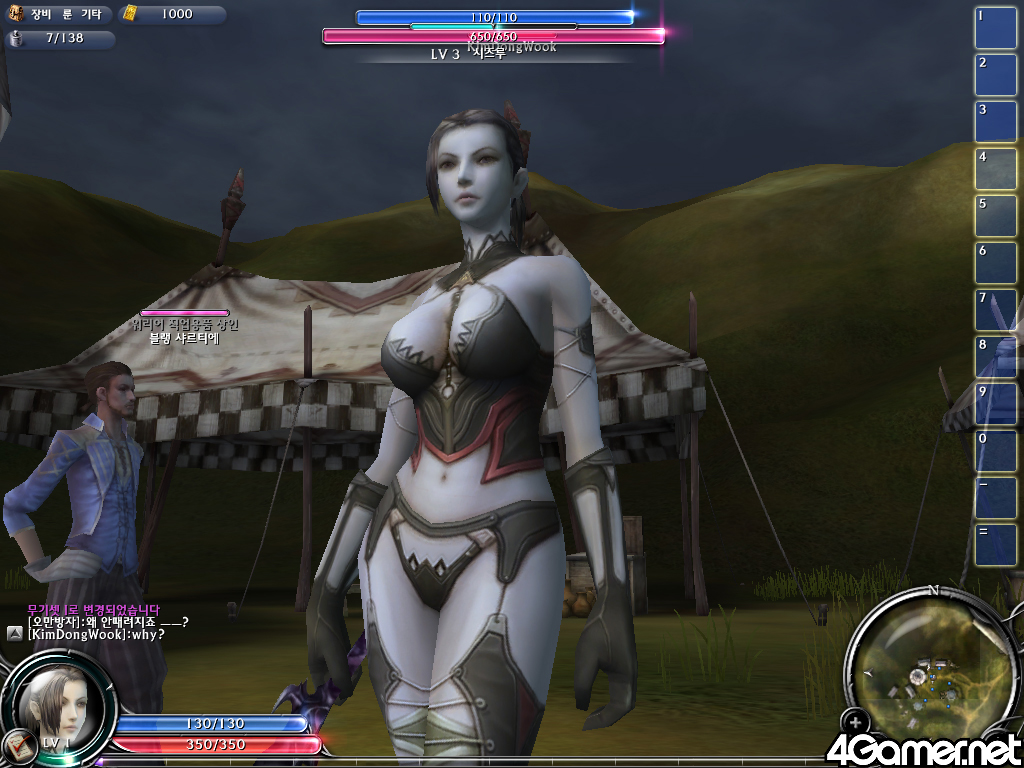This screenshot has height=768, width=1024.
Task: Open the quest checklist icon
Action: 17,745
